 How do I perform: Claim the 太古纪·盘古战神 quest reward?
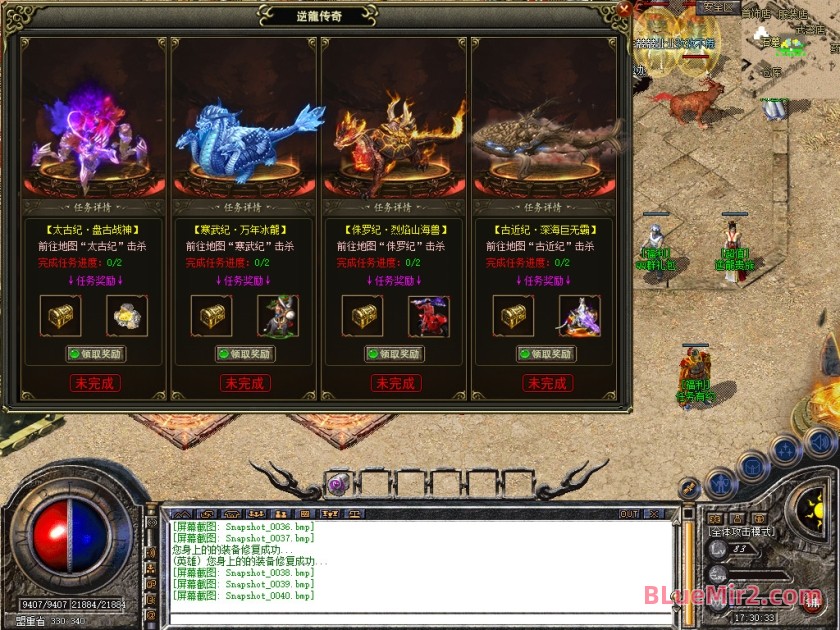(96, 354)
